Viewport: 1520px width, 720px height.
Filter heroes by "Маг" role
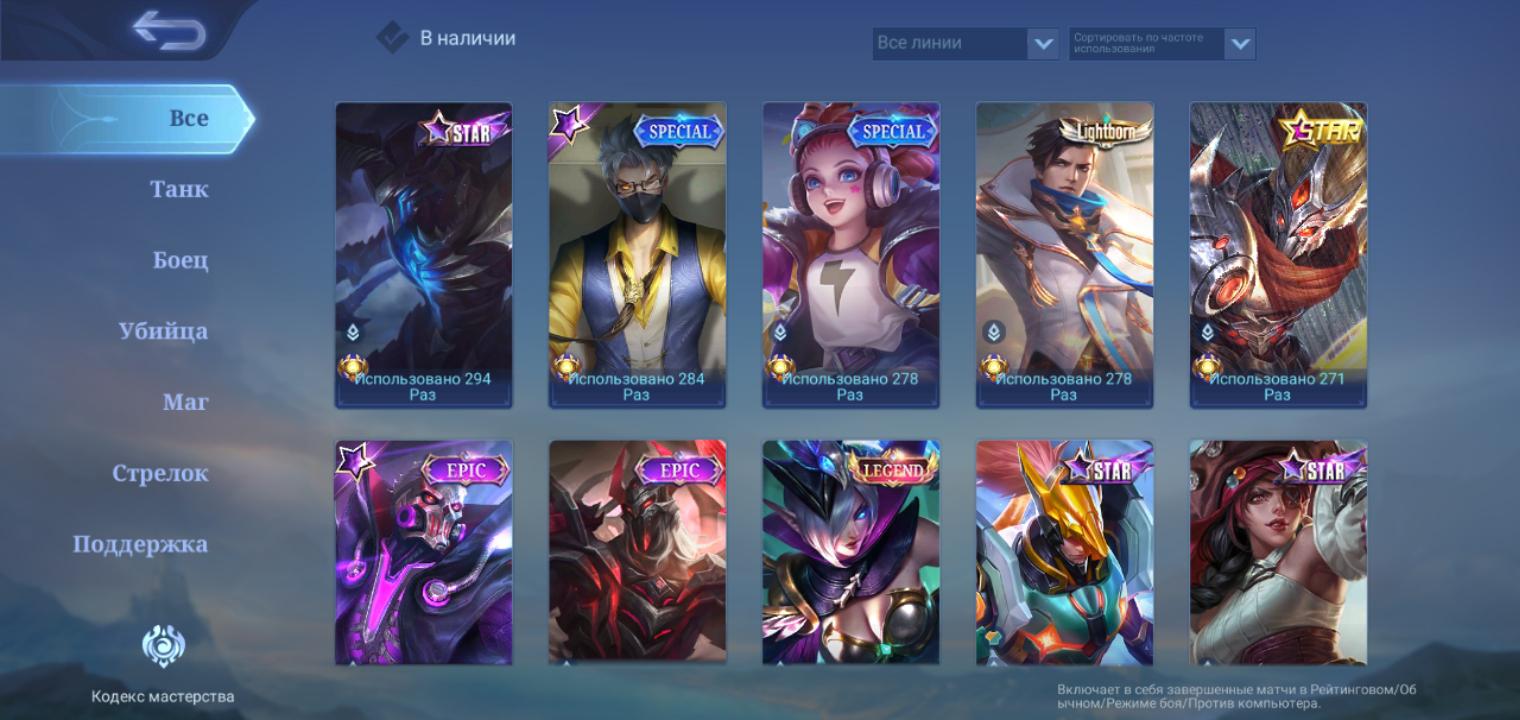186,402
